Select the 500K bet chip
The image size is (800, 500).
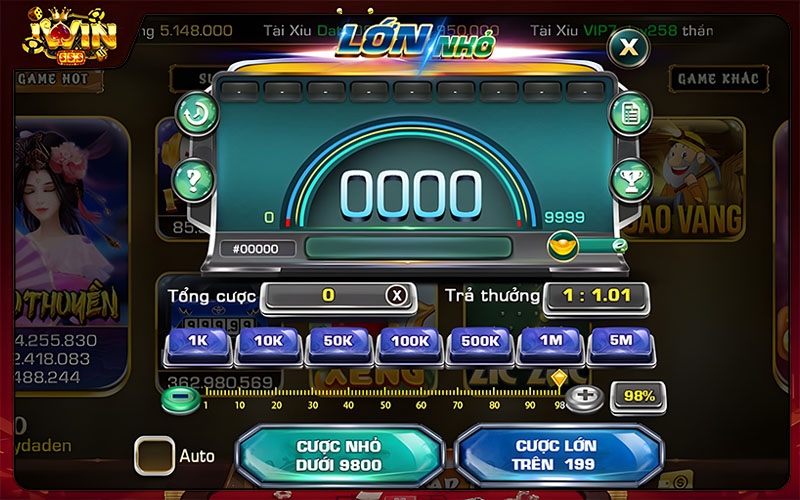[480, 342]
